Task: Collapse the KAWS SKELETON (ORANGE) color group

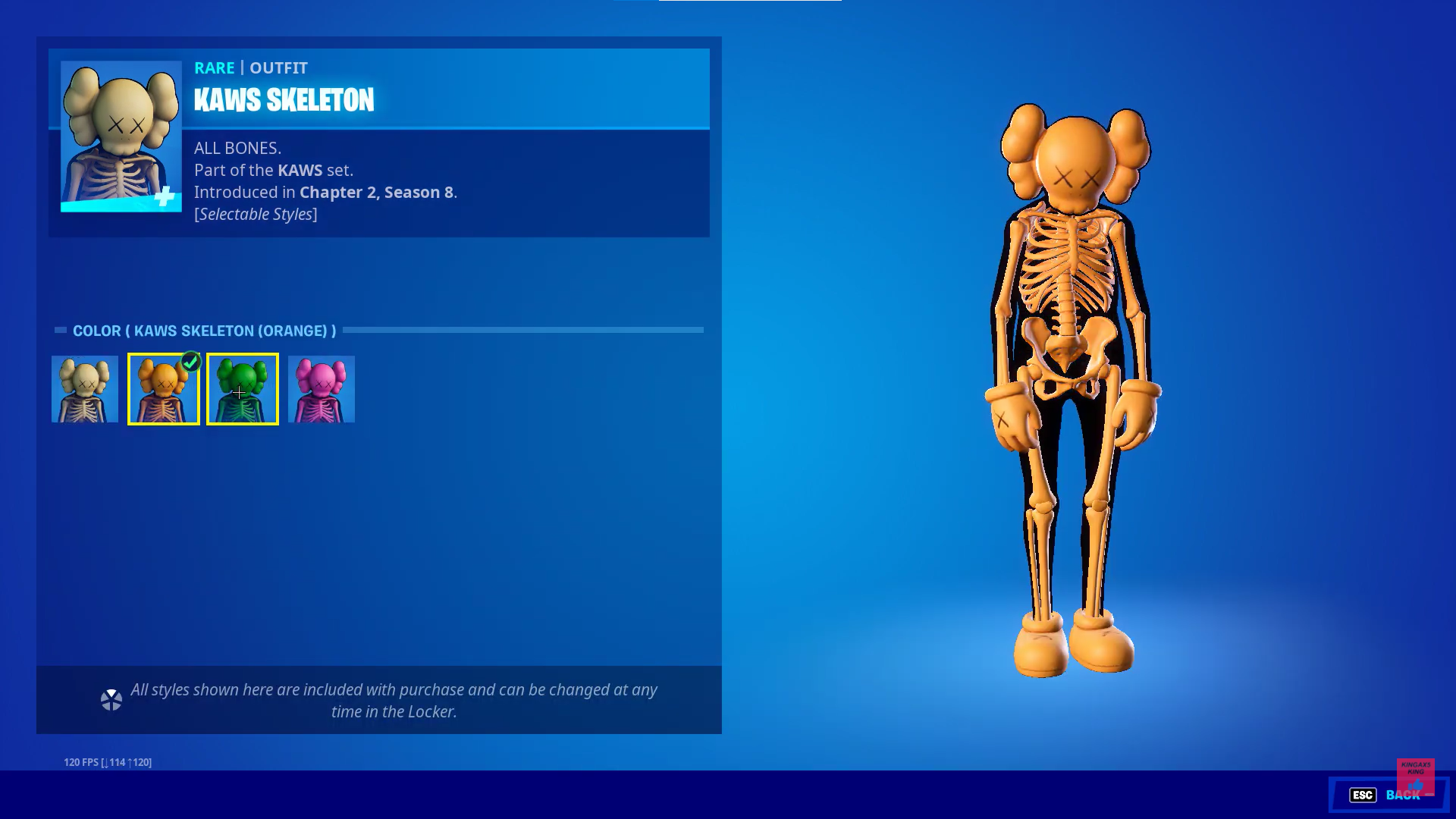Action: click(205, 331)
